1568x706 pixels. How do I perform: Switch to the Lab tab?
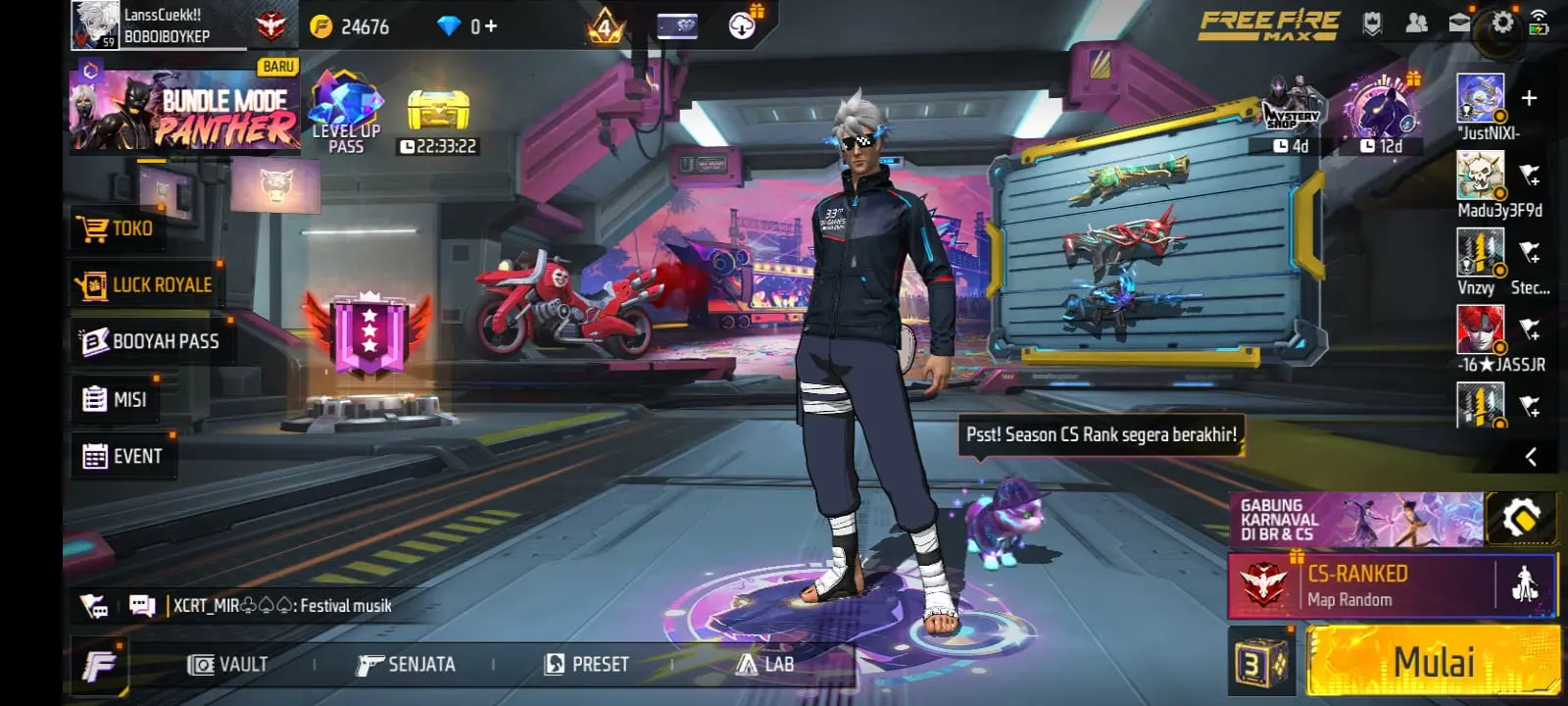pyautogui.click(x=765, y=665)
